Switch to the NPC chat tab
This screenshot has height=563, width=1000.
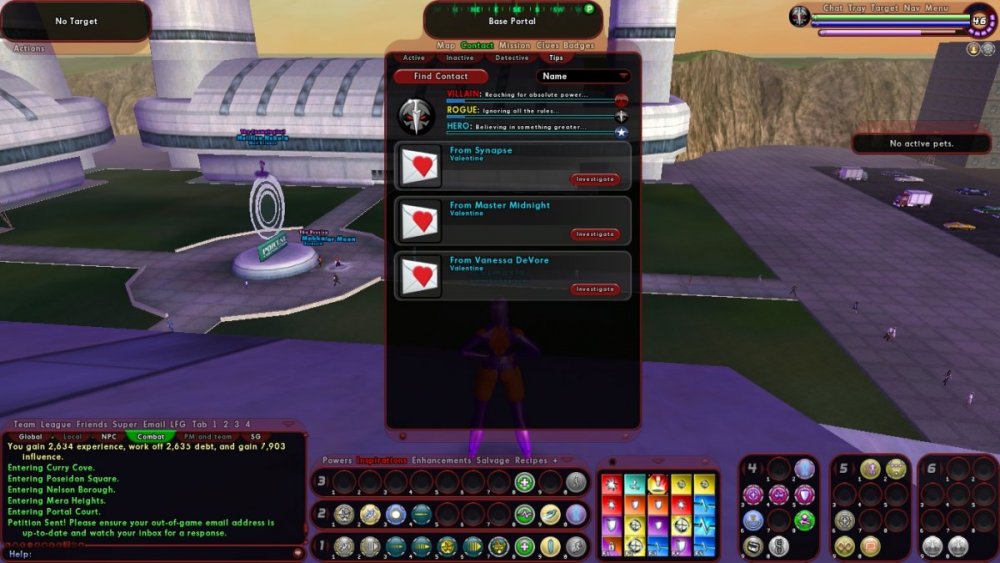[x=108, y=436]
